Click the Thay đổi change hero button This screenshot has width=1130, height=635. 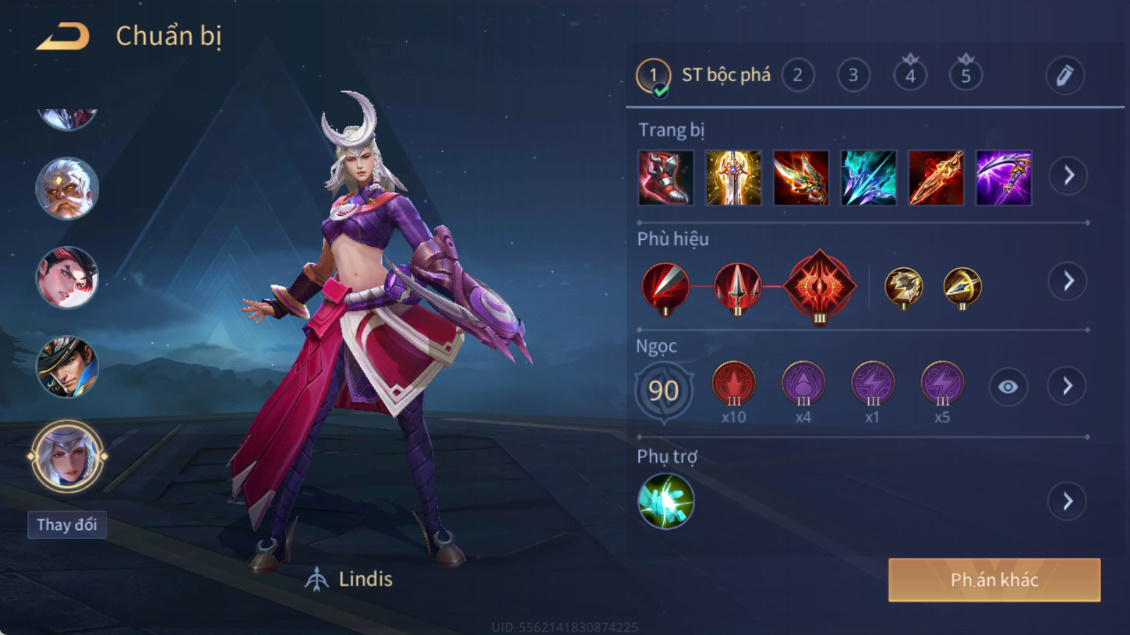67,525
